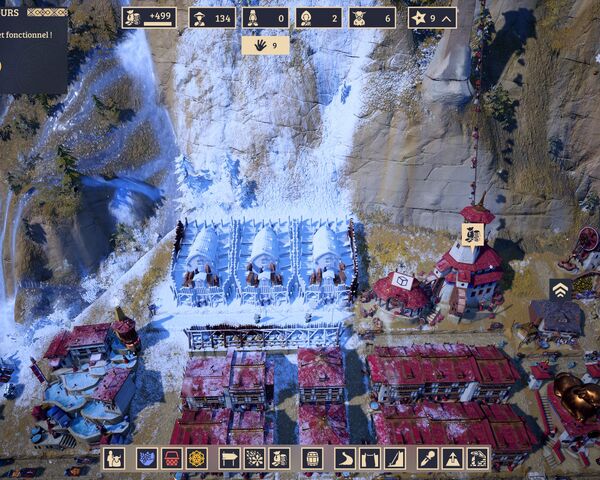Select the barrel storage build category
Screen dimensions: 600x480
[311, 458]
